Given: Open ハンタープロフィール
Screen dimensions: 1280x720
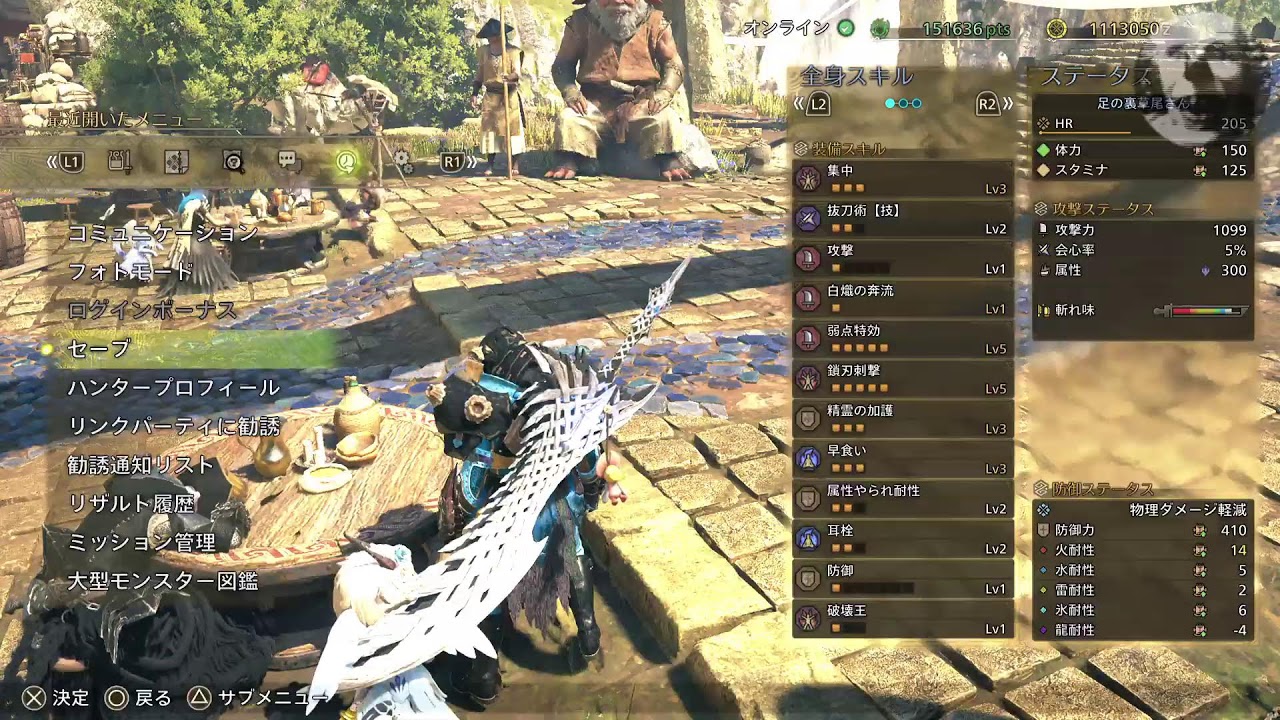Looking at the screenshot, I should (x=173, y=388).
